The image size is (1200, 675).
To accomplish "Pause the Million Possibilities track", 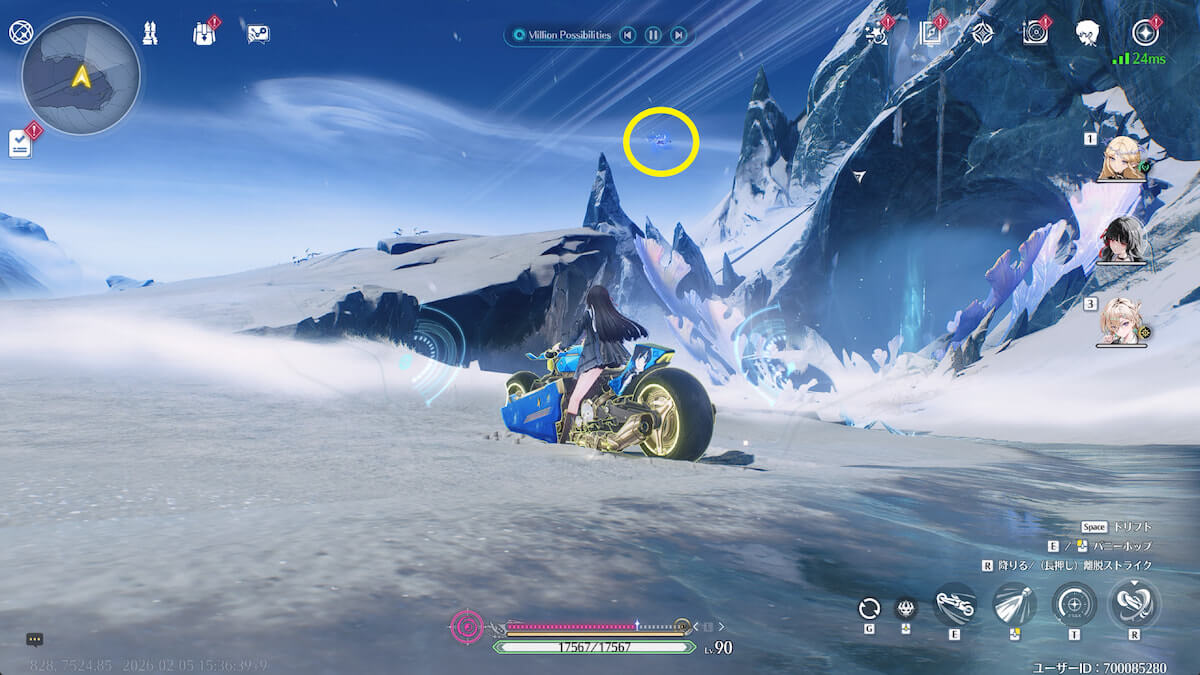I will click(653, 35).
